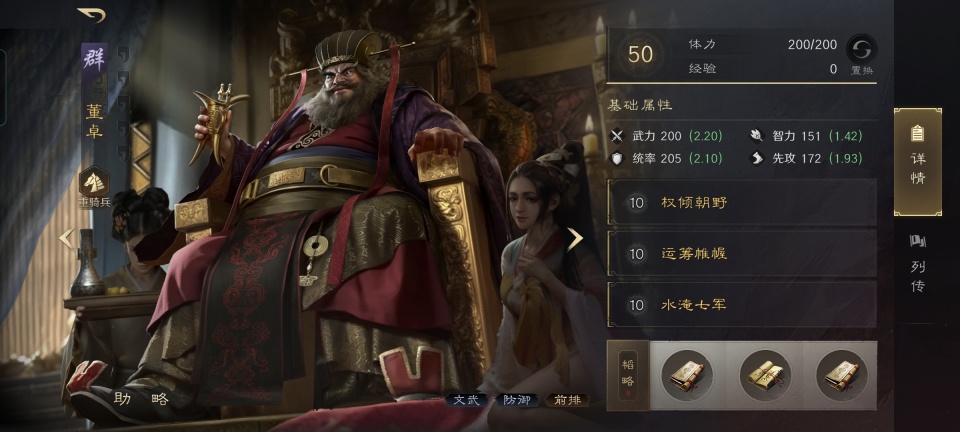Screen dimensions: 960x432
Task: Switch to the 列传 biography tab
Action: click(x=917, y=263)
